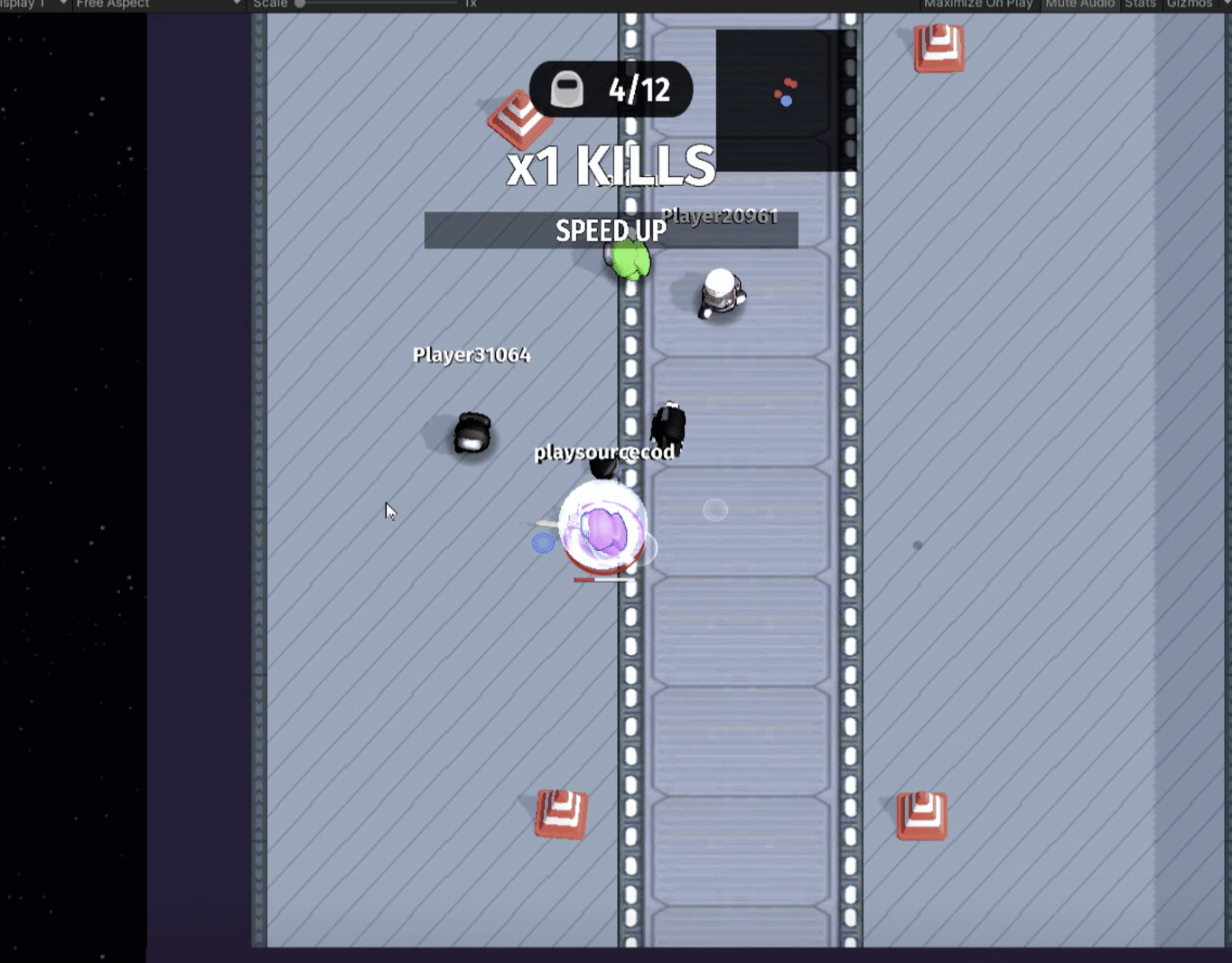Click the crewmate helmet icon on the kill counter

click(x=568, y=89)
